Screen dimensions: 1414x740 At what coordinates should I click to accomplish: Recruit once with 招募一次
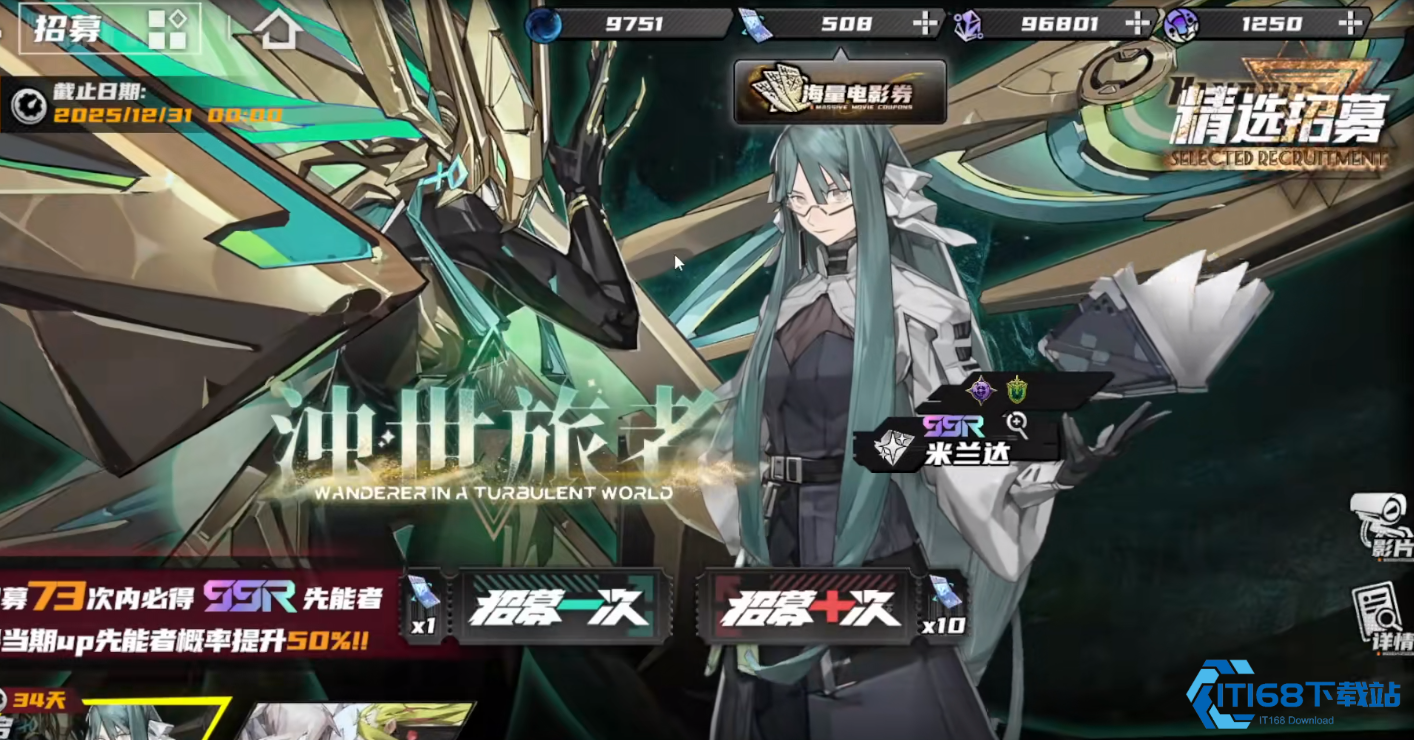coord(559,606)
